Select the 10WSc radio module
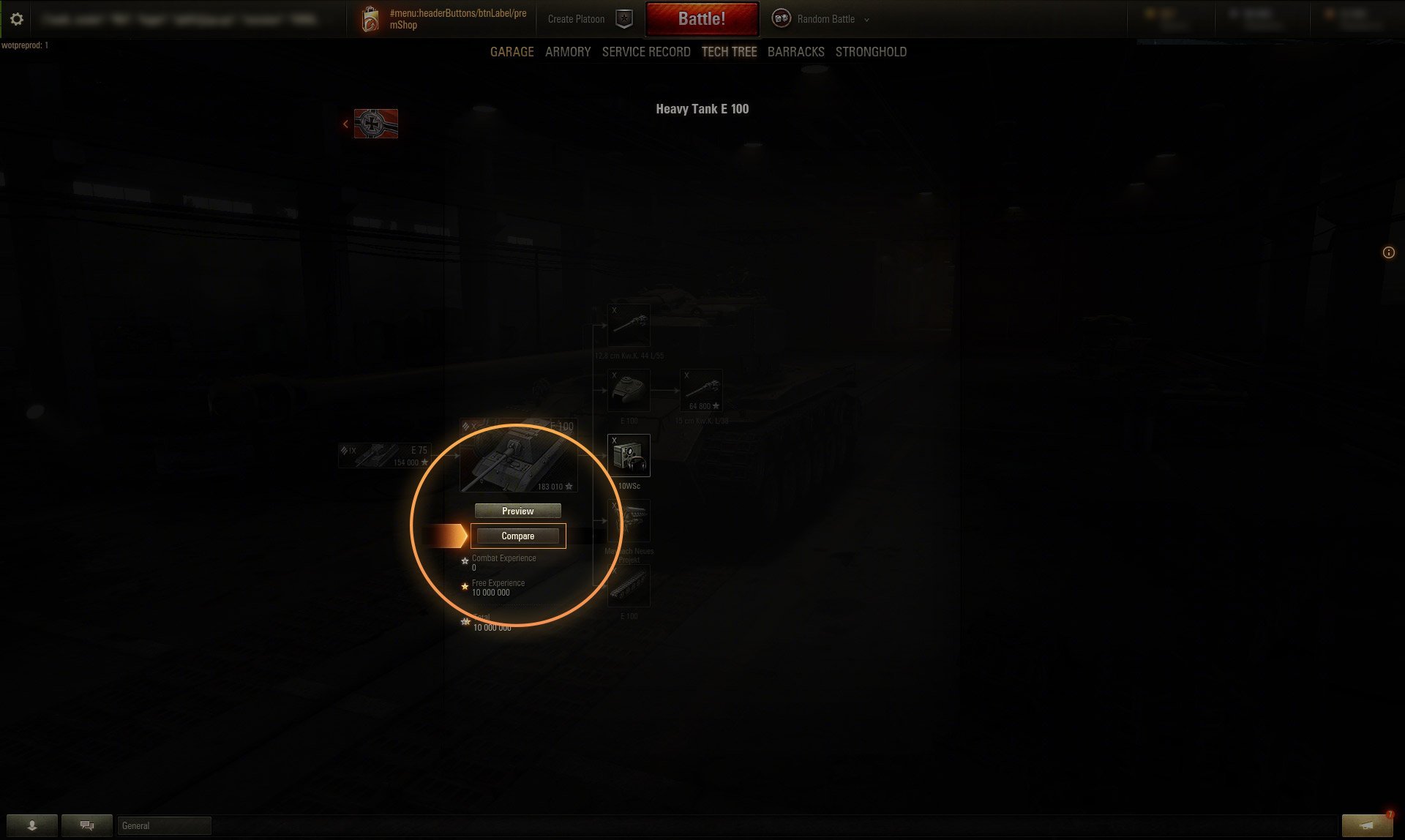 pyautogui.click(x=629, y=456)
